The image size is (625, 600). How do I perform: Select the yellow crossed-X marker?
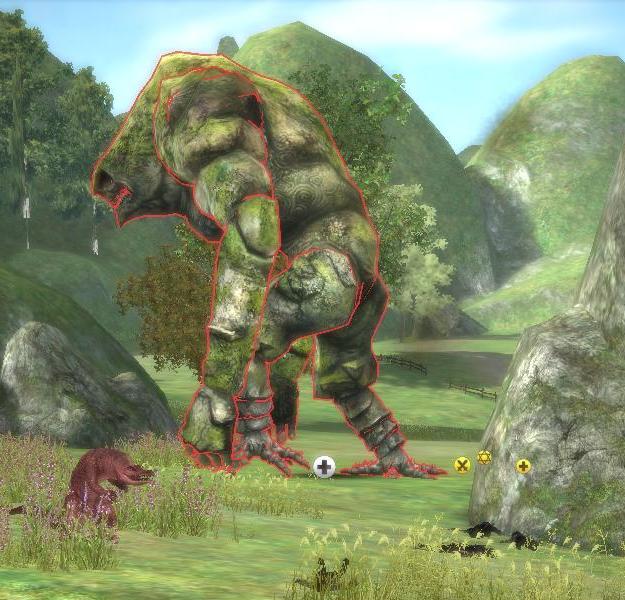coord(462,464)
